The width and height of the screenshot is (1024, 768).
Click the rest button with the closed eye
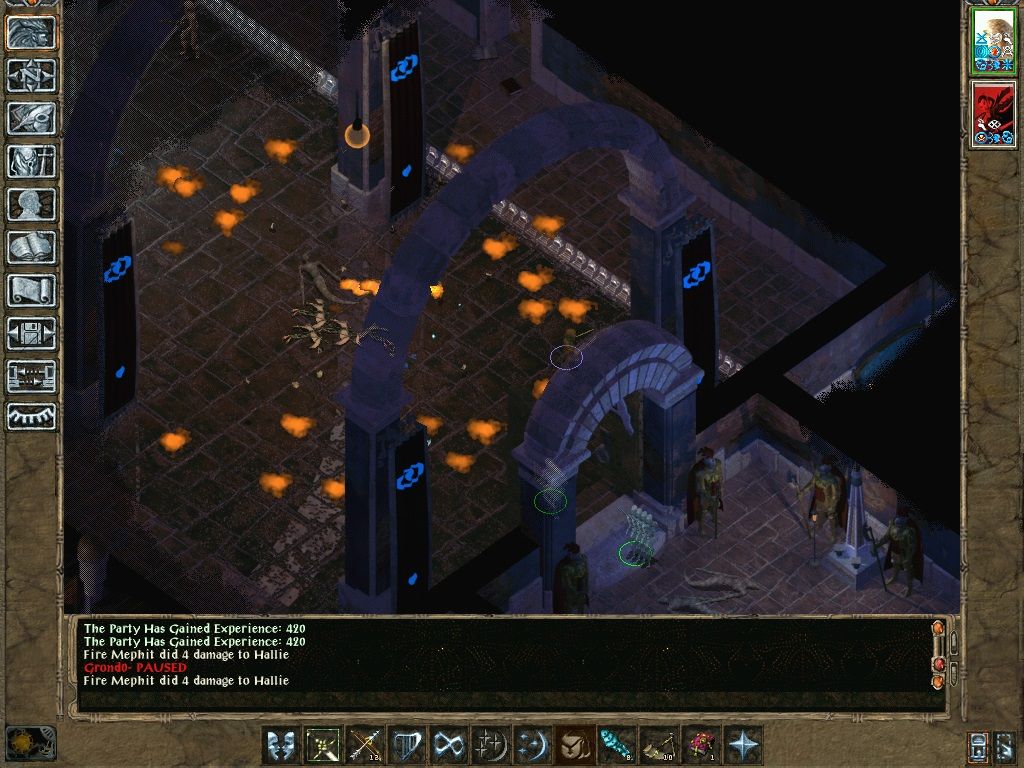point(31,415)
